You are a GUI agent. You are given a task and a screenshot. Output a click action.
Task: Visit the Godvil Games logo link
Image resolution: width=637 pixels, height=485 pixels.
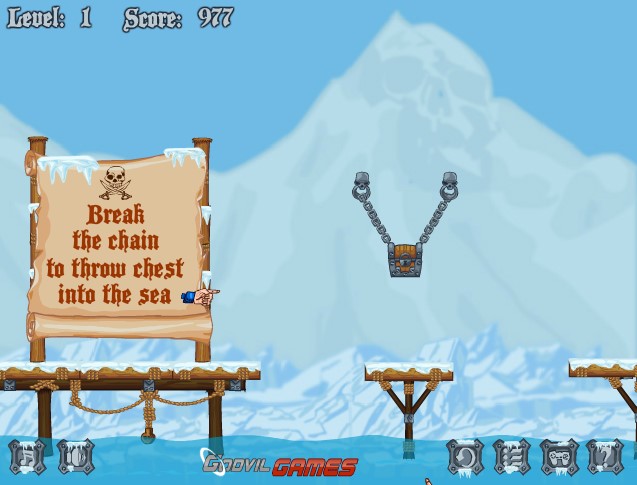(280, 465)
